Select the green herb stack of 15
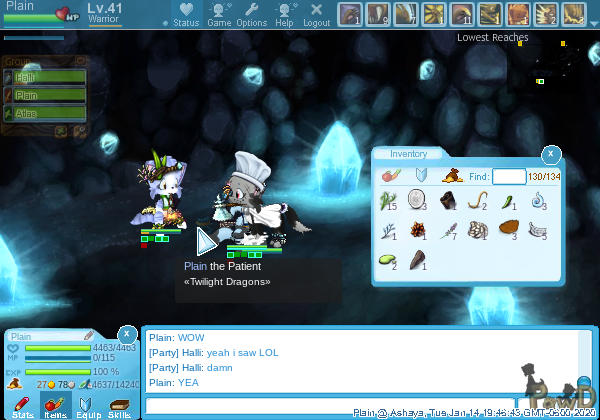This screenshot has width=600, height=420. click(388, 202)
